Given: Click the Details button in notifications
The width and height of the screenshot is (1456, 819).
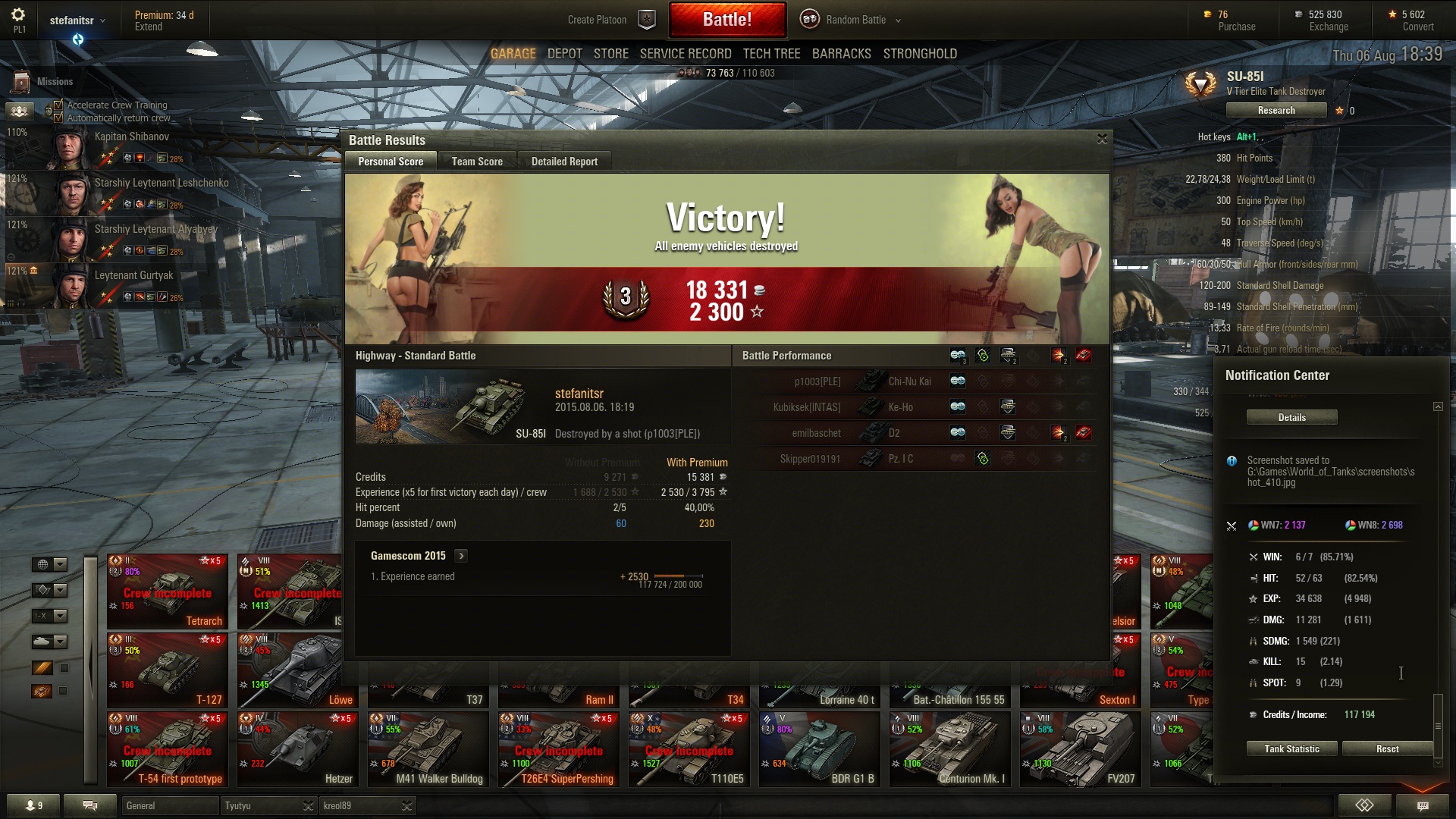Looking at the screenshot, I should click(x=1291, y=418).
